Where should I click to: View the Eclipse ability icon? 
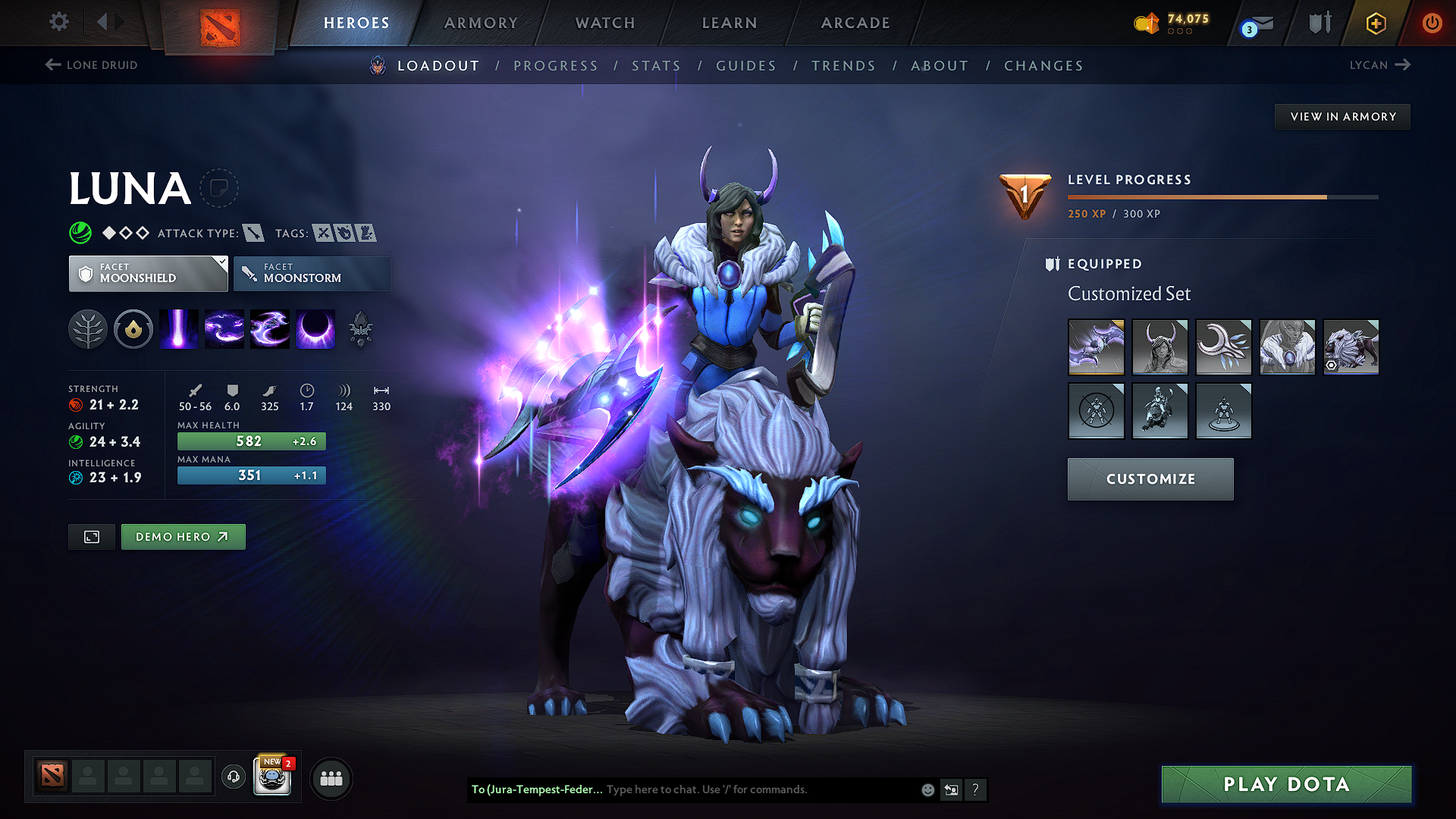pyautogui.click(x=315, y=328)
